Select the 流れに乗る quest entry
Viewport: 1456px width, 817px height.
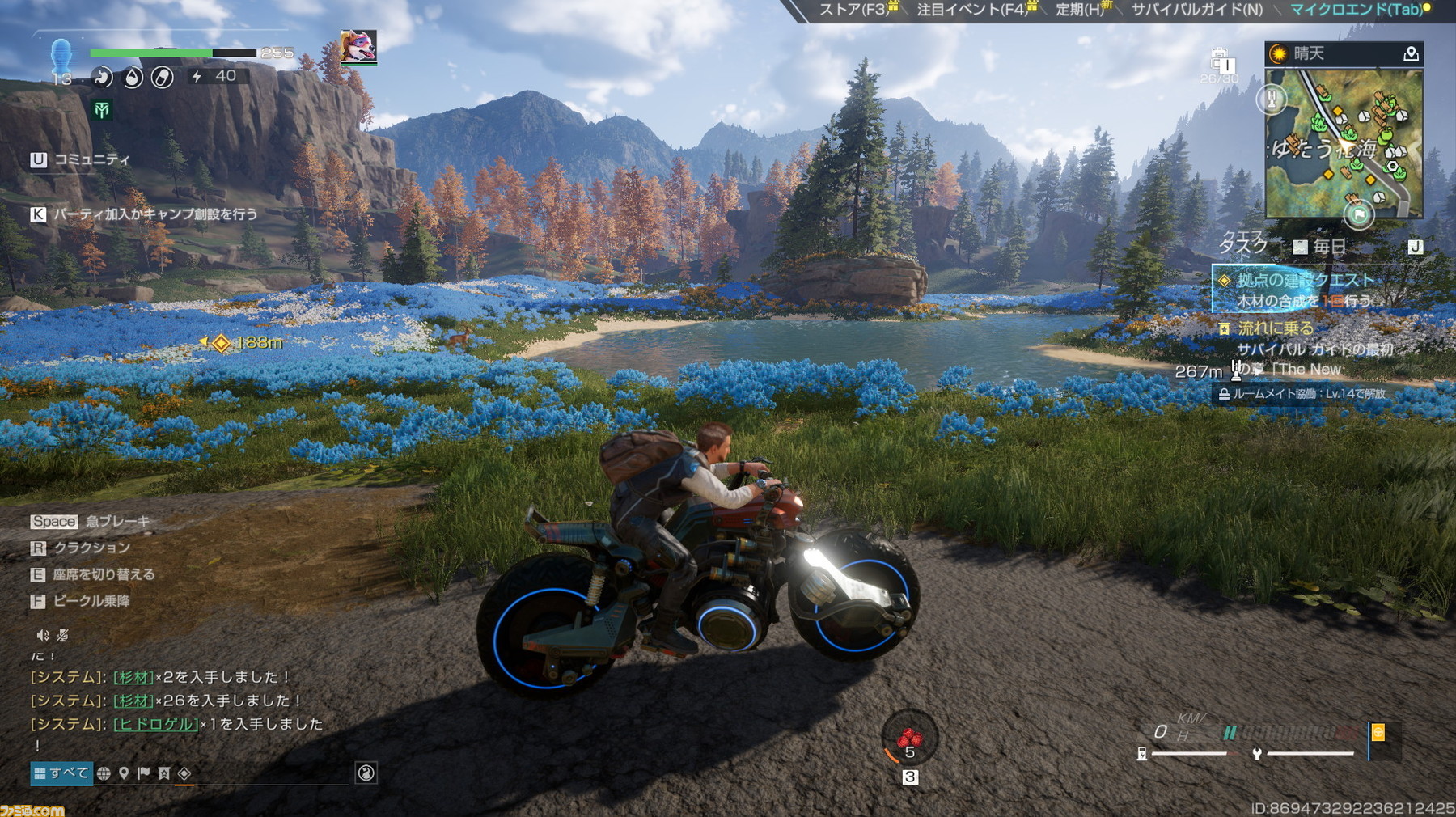click(1276, 328)
